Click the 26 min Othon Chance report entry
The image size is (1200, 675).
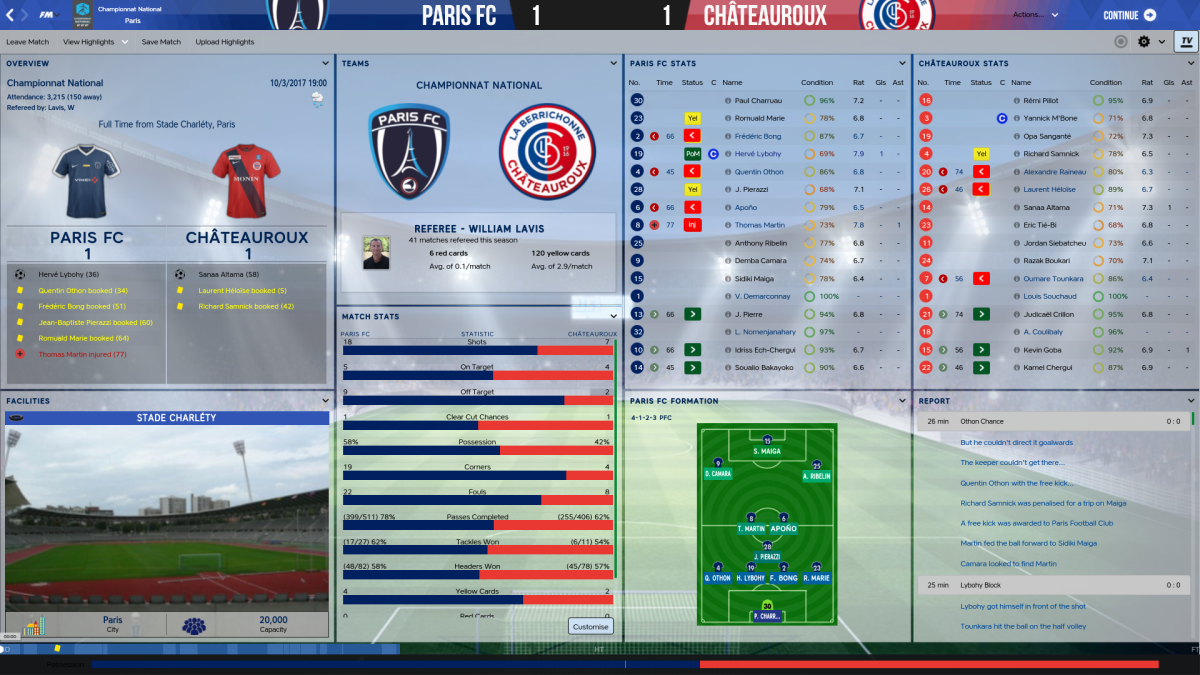tap(1055, 422)
